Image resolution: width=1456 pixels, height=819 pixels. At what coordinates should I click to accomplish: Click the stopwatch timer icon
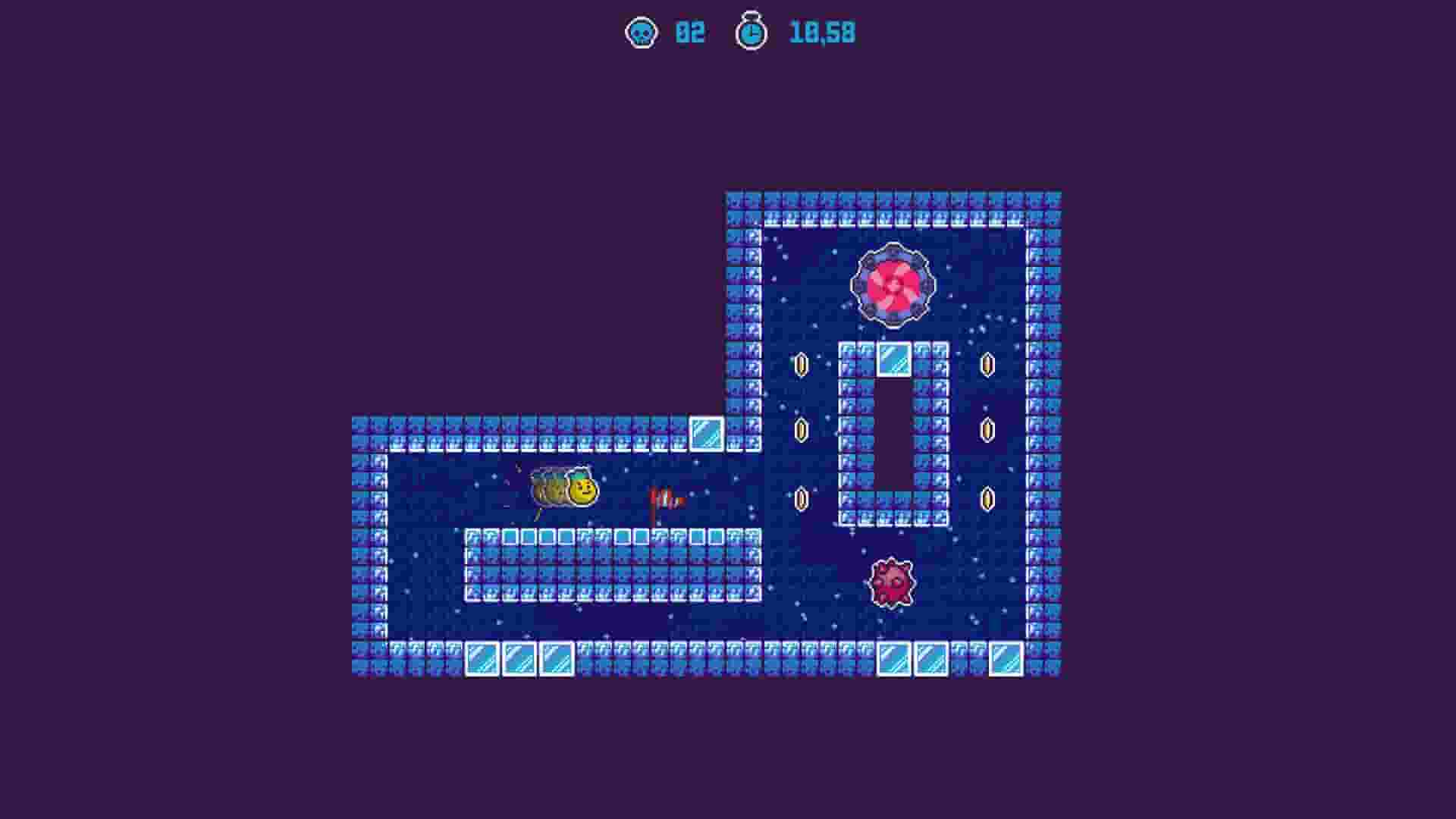point(751,33)
